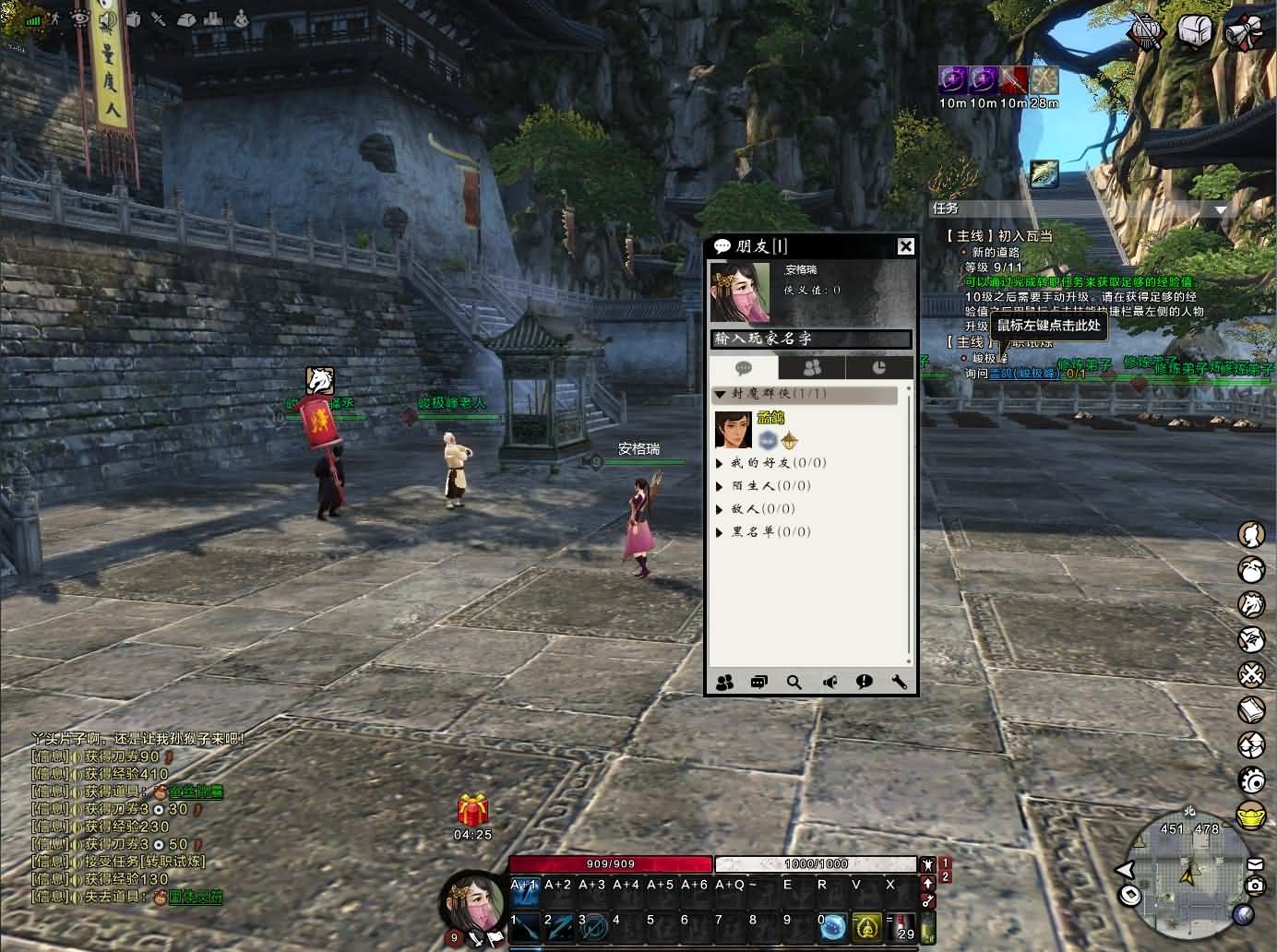Open the treasure chest icon
This screenshot has height=952, width=1277.
(1195, 30)
